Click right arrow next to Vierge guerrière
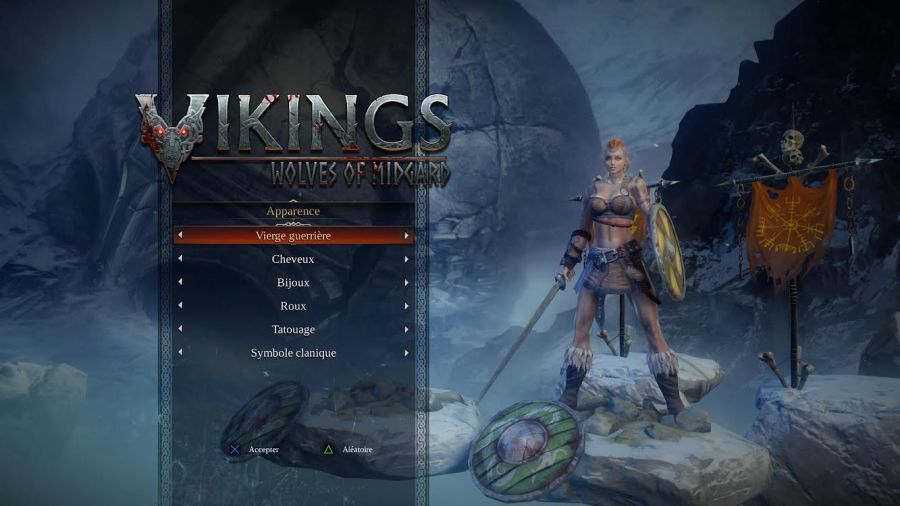The width and height of the screenshot is (900, 506). [x=406, y=236]
